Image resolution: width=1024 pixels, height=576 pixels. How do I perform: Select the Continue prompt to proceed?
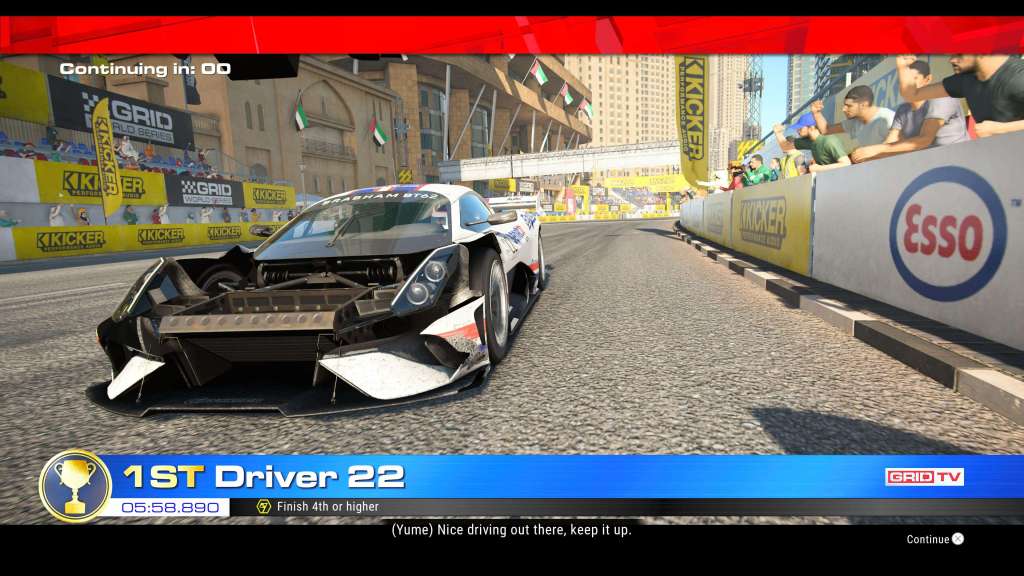[x=935, y=539]
